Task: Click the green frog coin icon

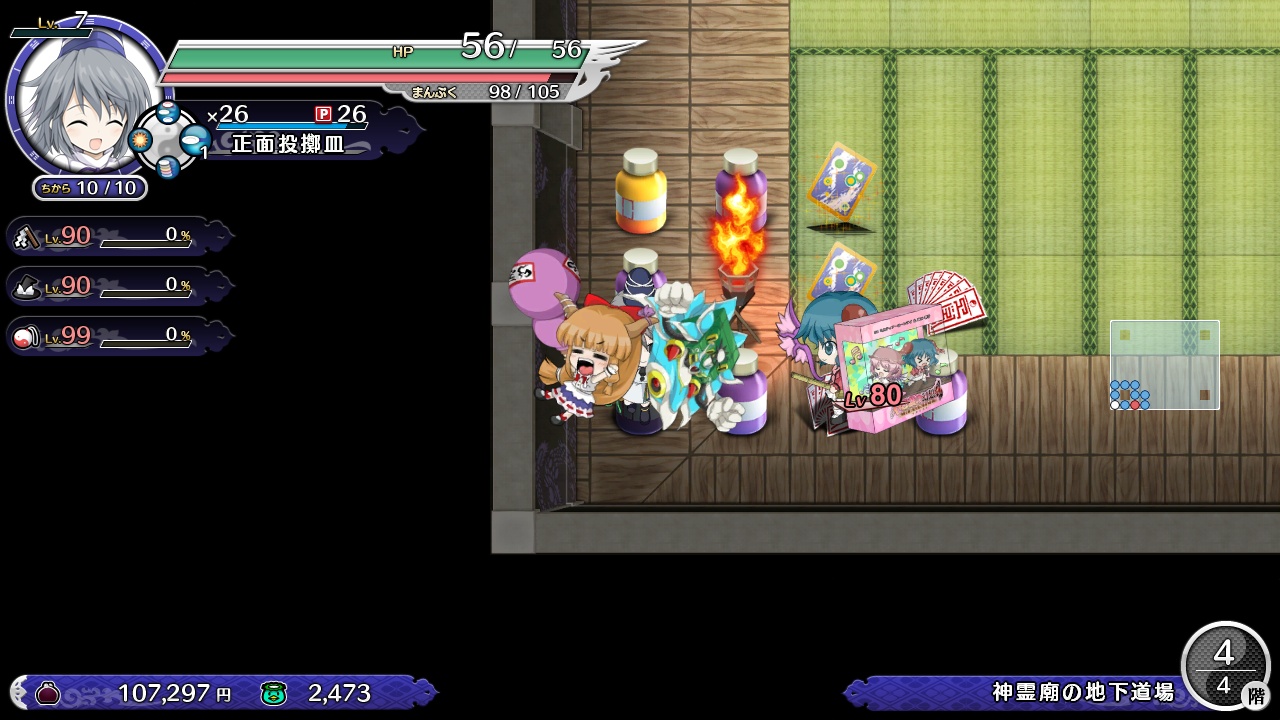Action: [x=273, y=692]
